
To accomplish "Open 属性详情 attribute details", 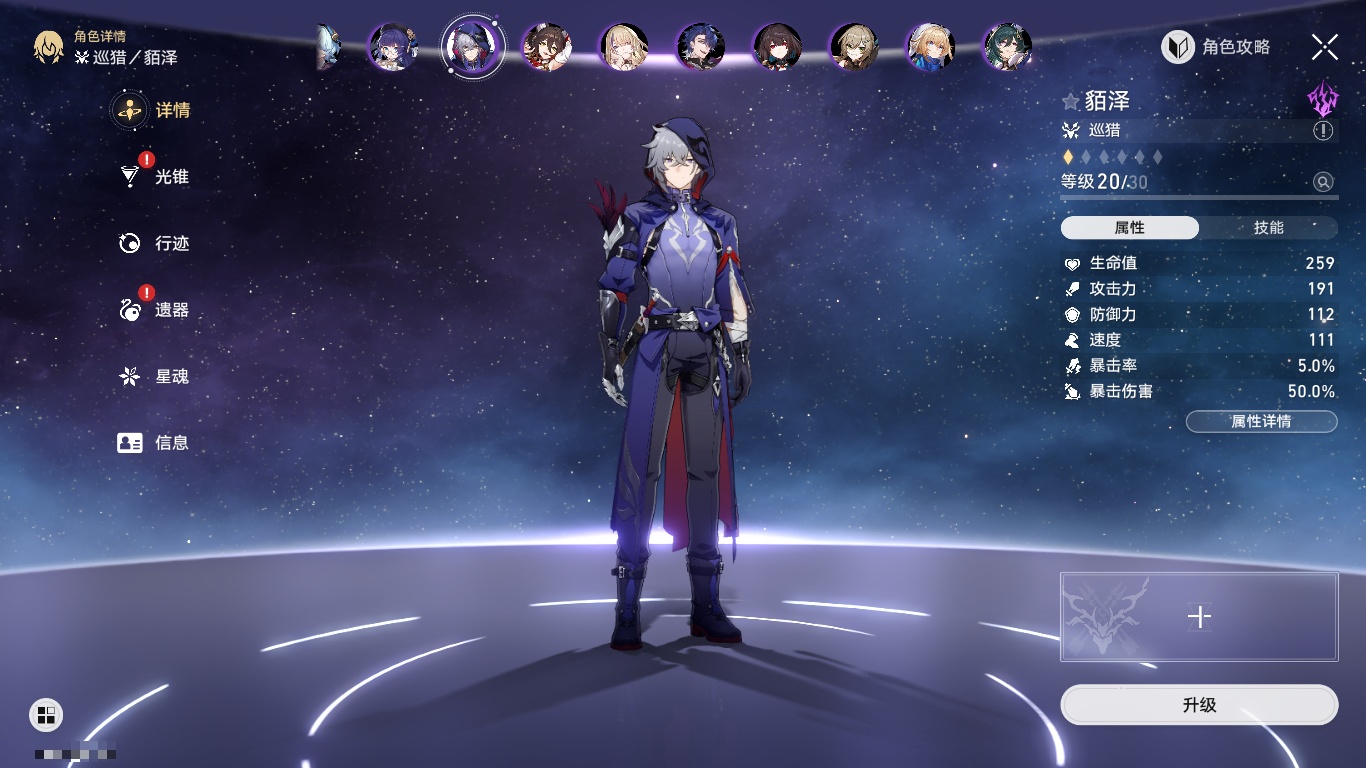I will (1261, 422).
